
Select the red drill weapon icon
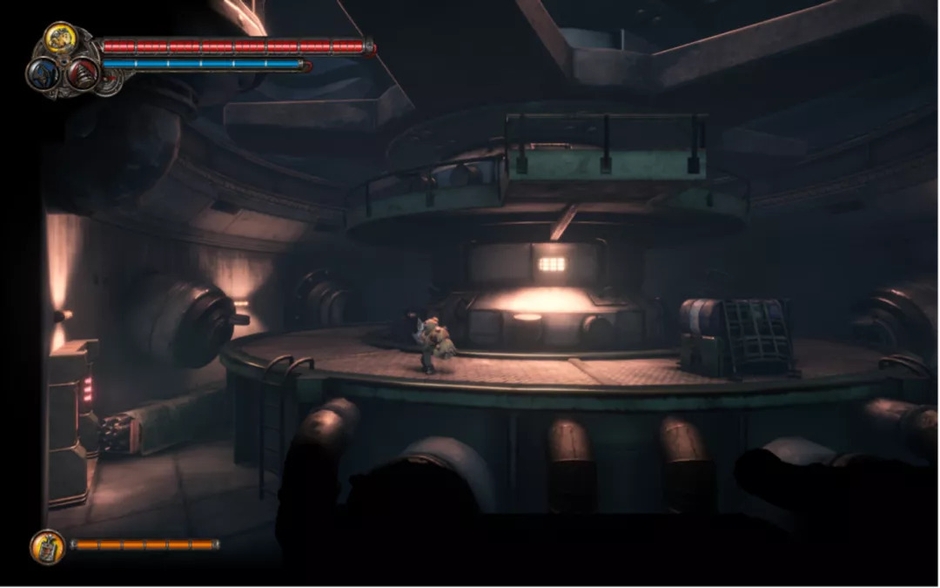(82, 72)
